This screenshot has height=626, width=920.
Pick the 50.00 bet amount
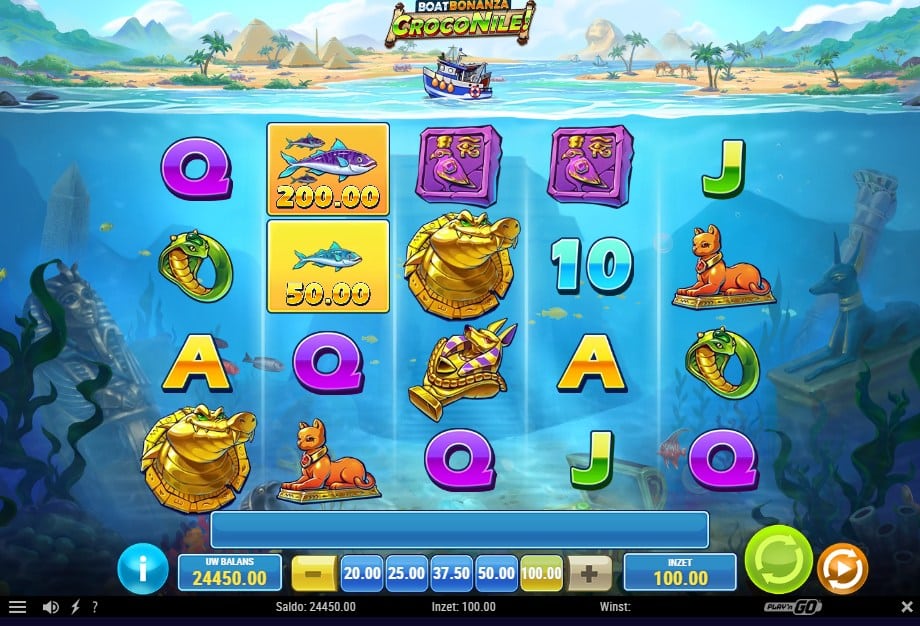497,574
